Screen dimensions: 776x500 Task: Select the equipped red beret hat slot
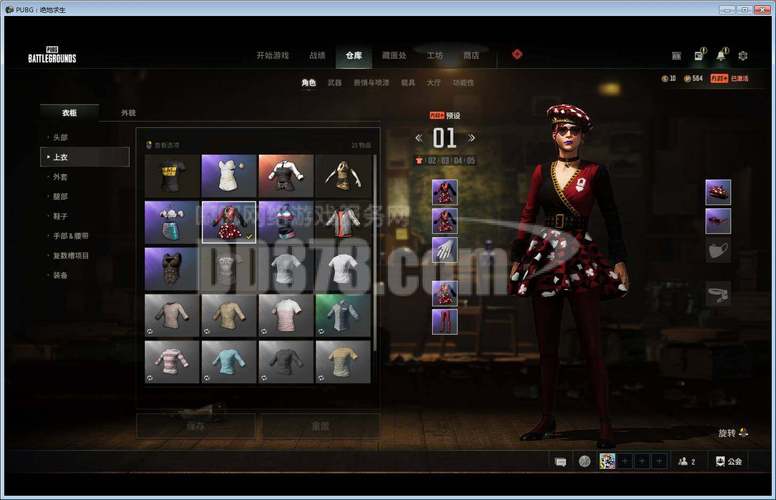coord(717,193)
